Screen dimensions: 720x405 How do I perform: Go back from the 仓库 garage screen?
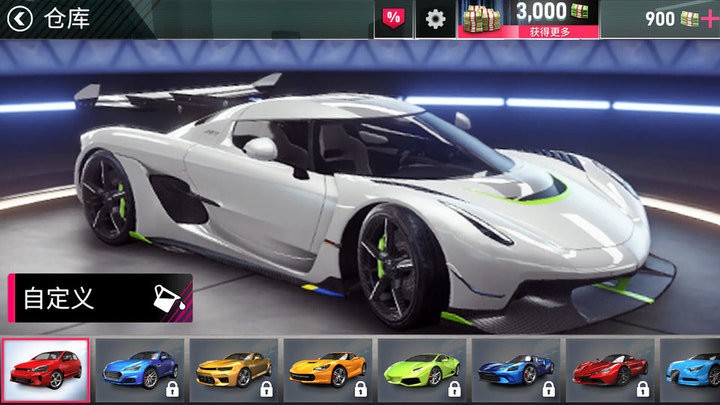coord(21,18)
